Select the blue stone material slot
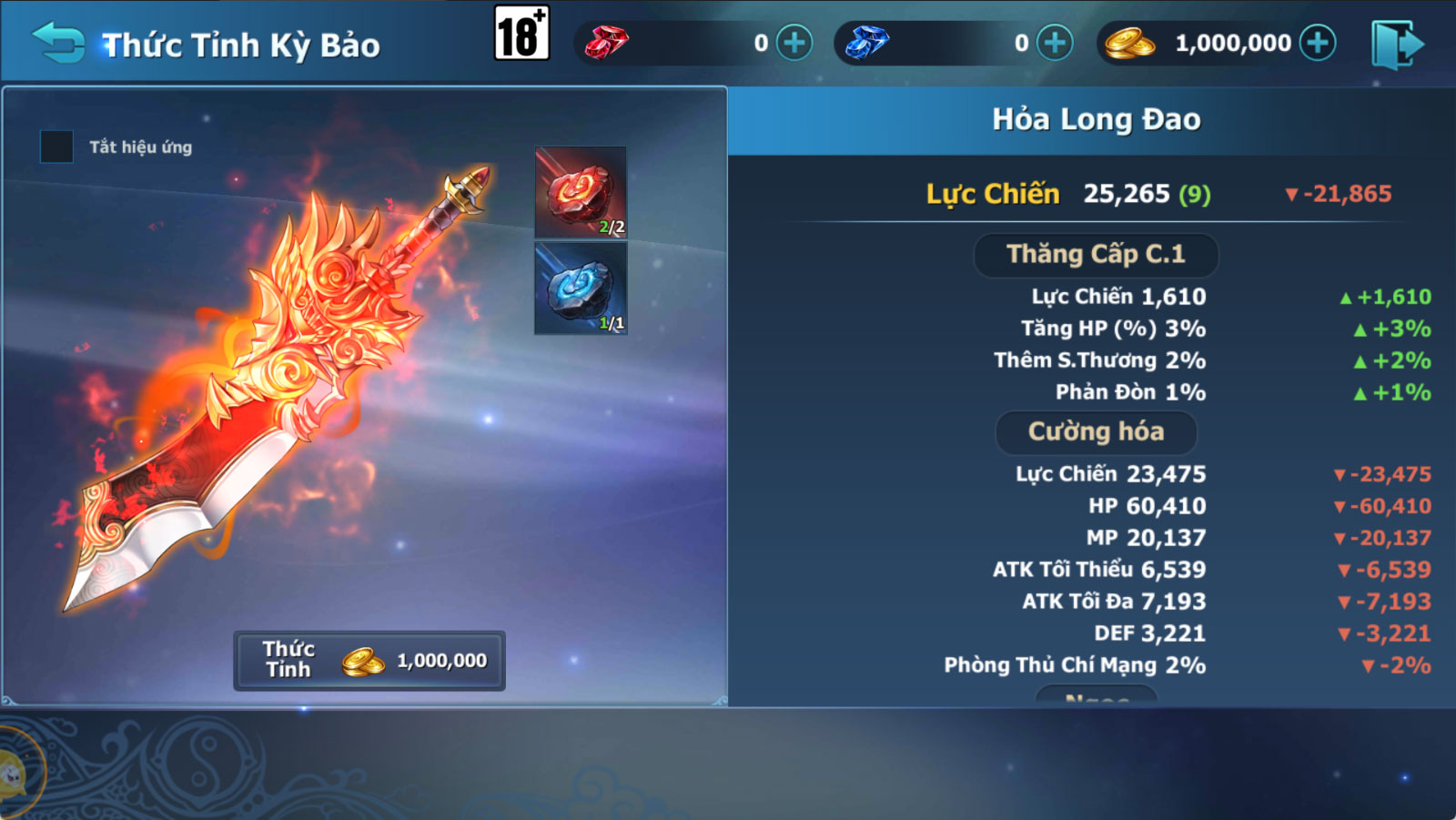This screenshot has height=820, width=1456. (x=581, y=289)
